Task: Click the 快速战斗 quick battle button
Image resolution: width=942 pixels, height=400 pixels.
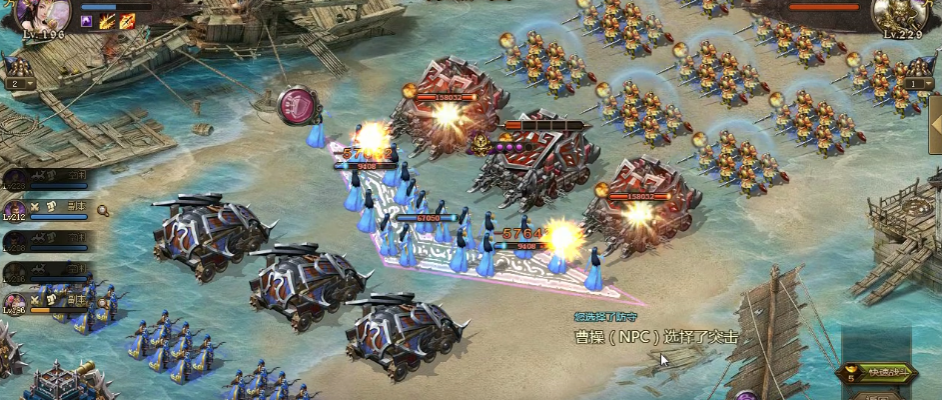Action: click(879, 373)
